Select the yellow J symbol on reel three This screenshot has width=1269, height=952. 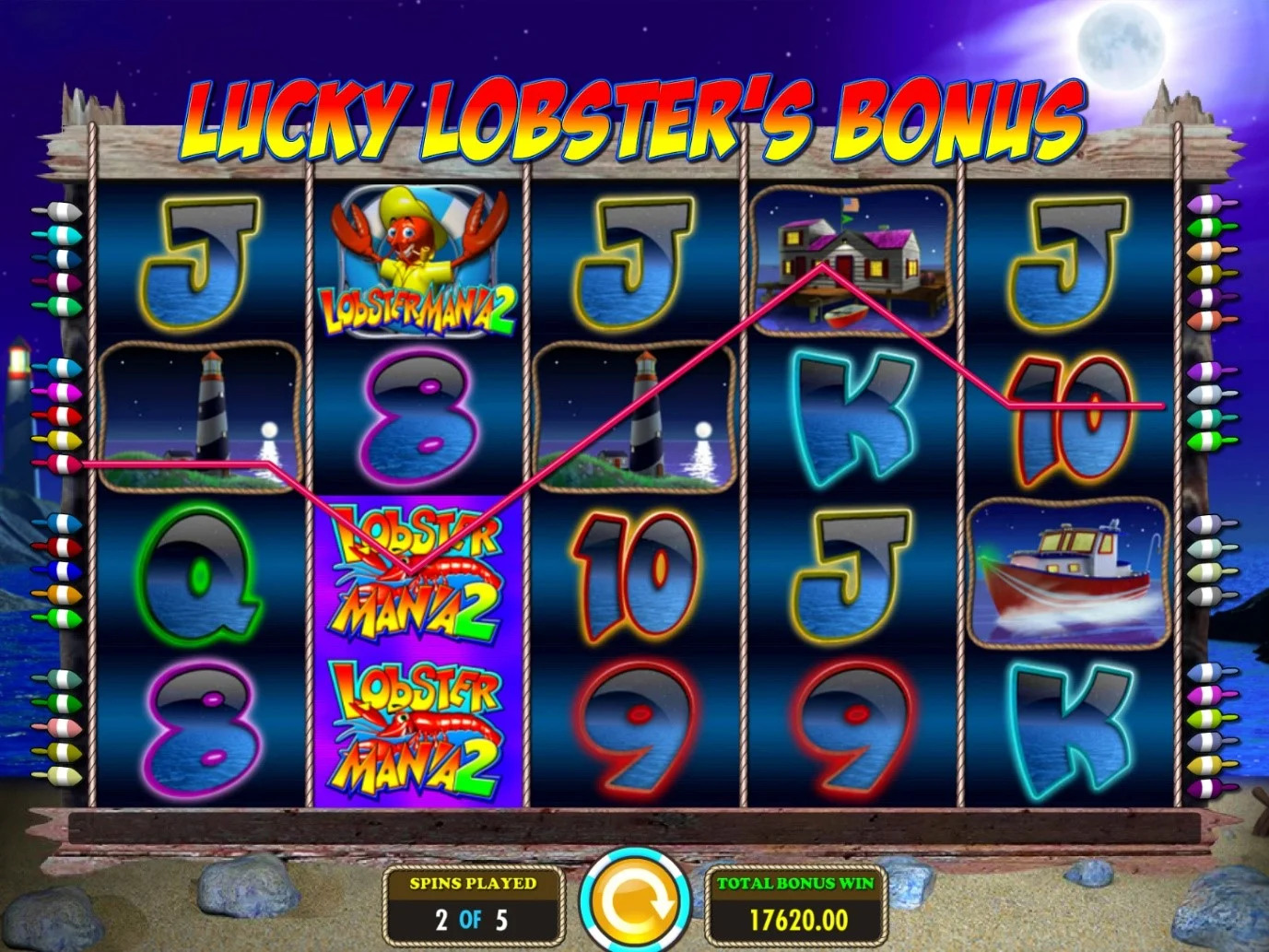click(634, 258)
